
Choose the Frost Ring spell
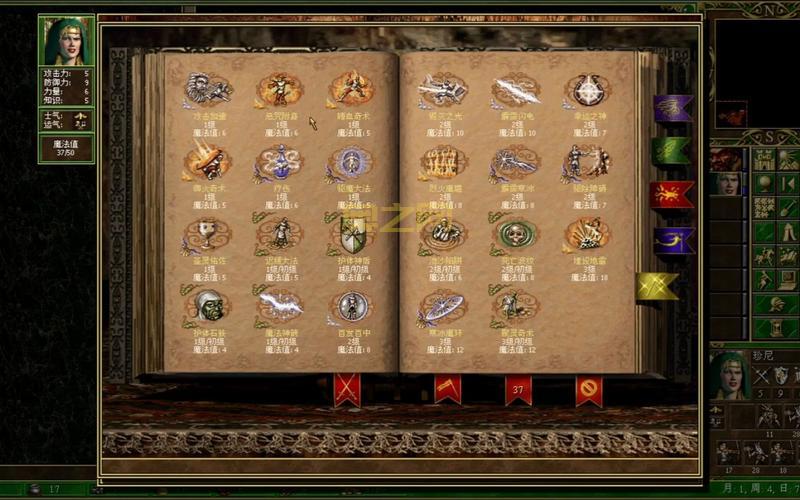[443, 305]
